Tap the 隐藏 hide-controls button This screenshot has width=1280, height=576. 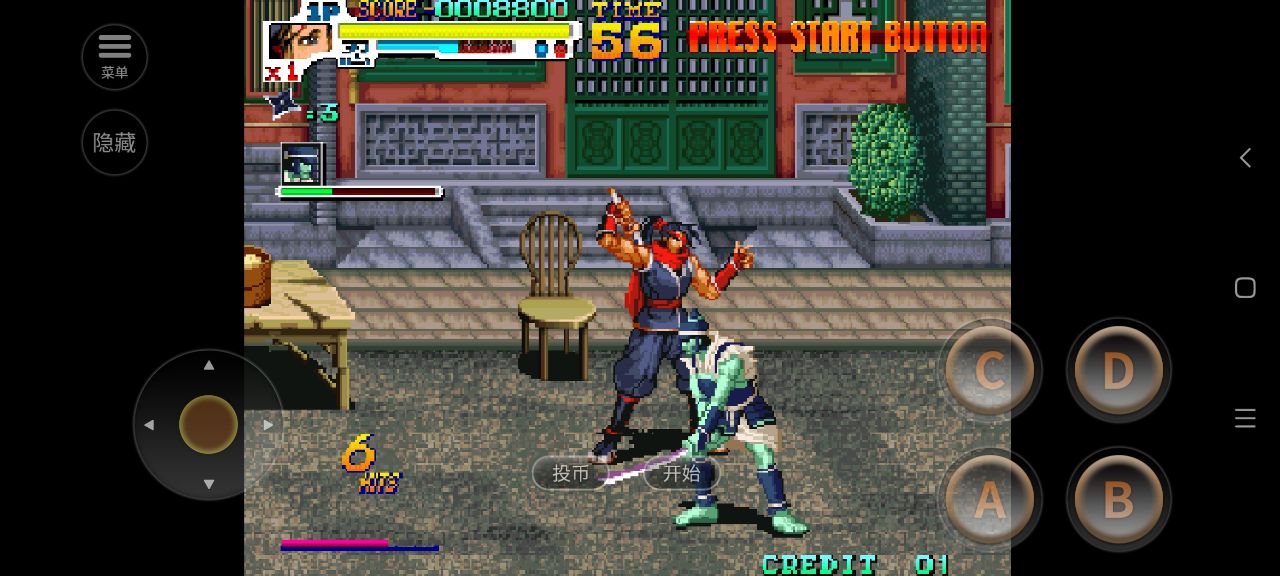click(x=114, y=142)
